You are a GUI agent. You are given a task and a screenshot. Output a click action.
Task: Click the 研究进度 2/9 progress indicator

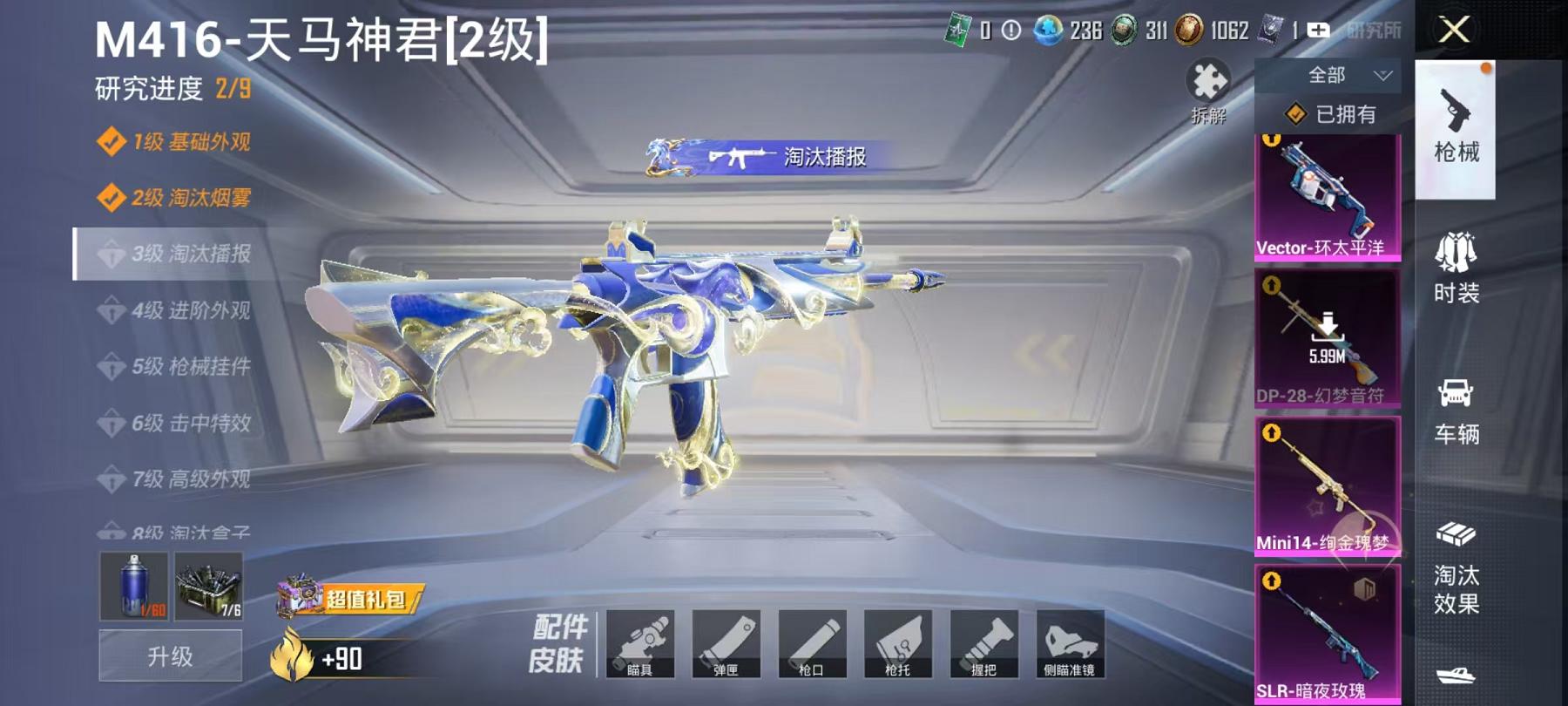[x=168, y=87]
